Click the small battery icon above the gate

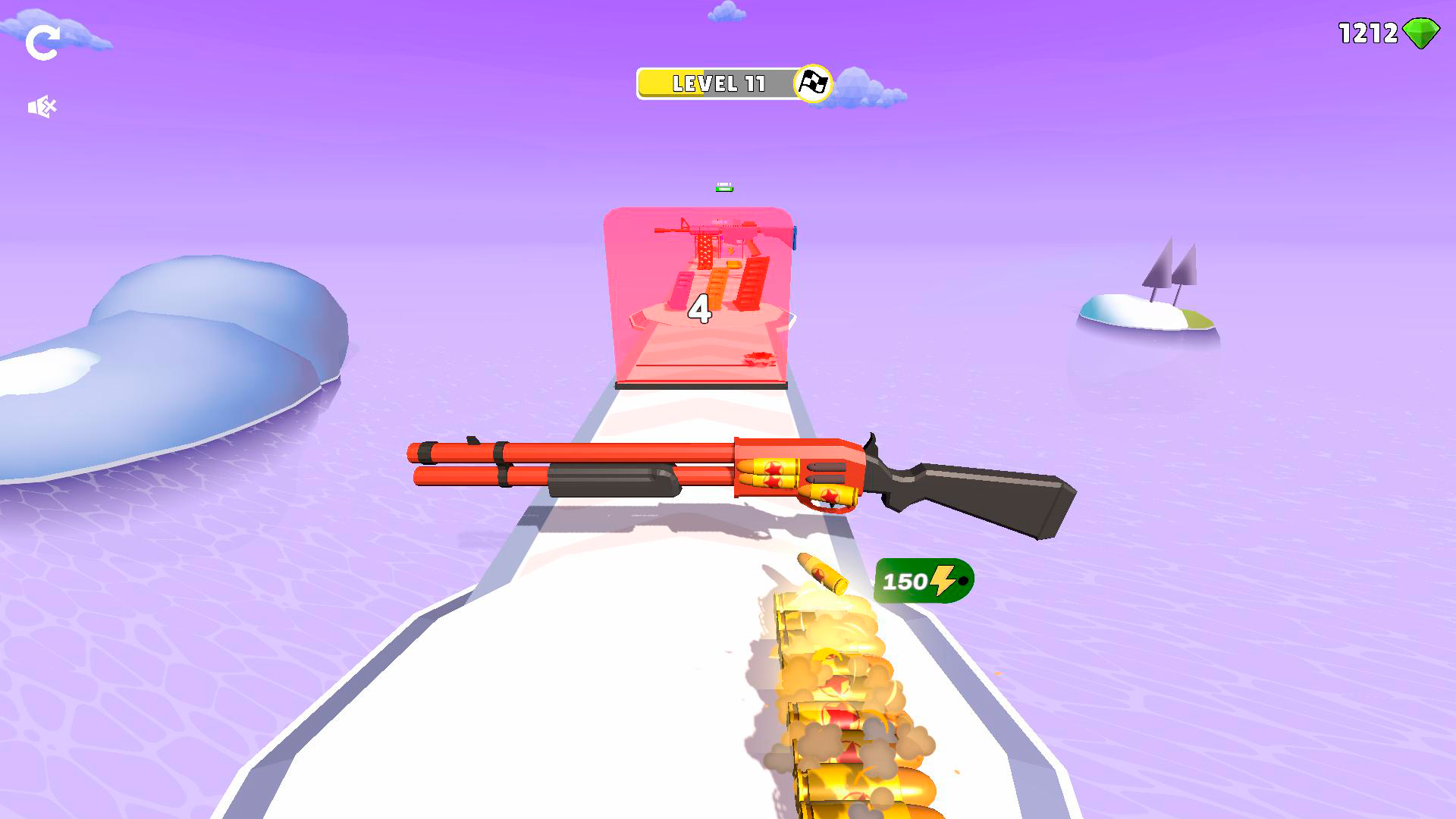(723, 186)
